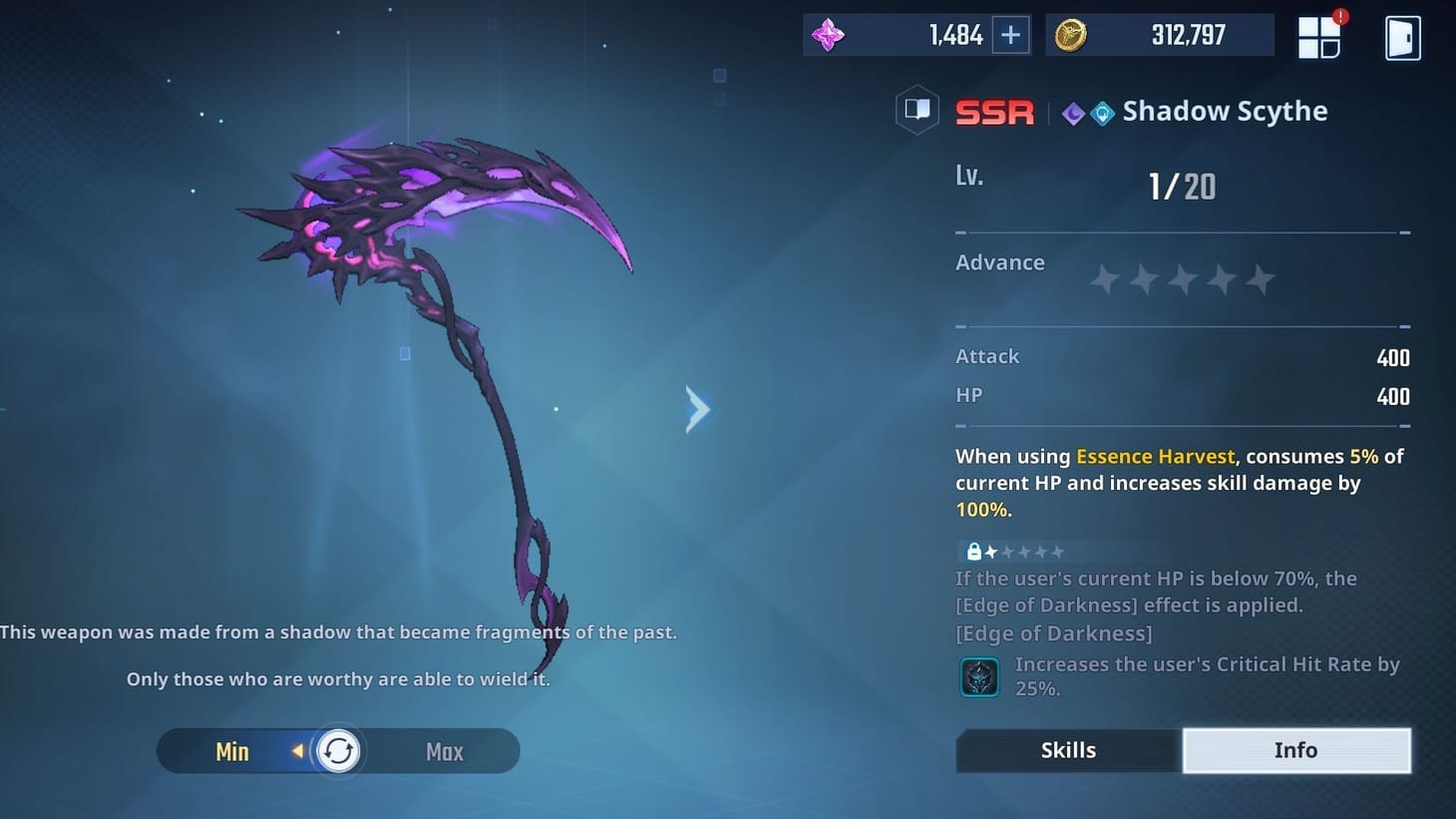Select the Min option
Screen dimensions: 1456x819
tap(231, 751)
